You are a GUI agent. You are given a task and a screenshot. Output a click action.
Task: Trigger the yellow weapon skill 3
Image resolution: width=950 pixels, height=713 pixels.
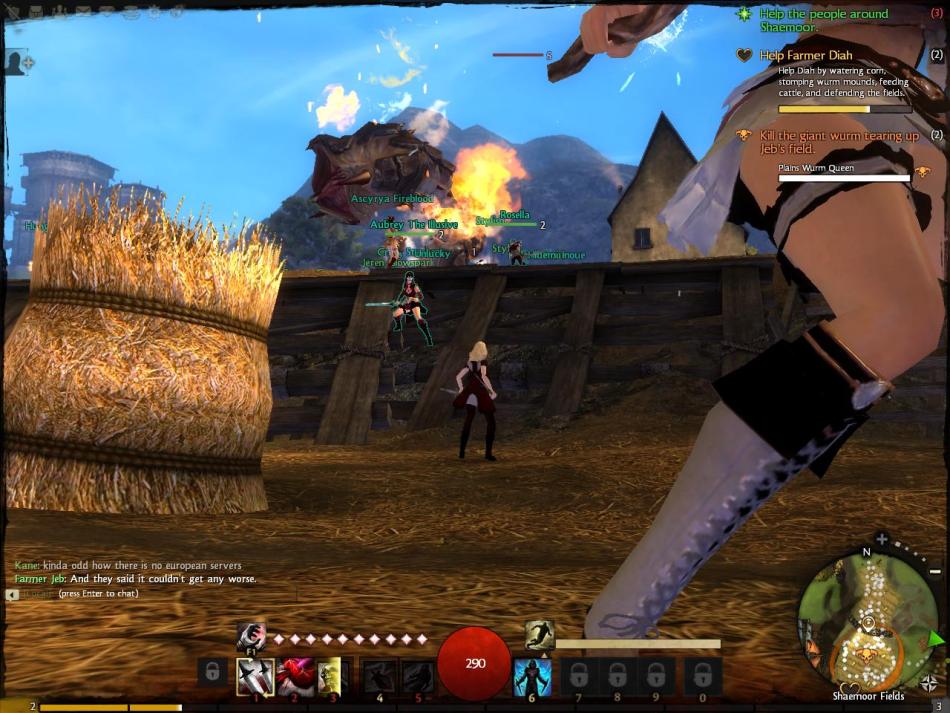click(x=329, y=676)
